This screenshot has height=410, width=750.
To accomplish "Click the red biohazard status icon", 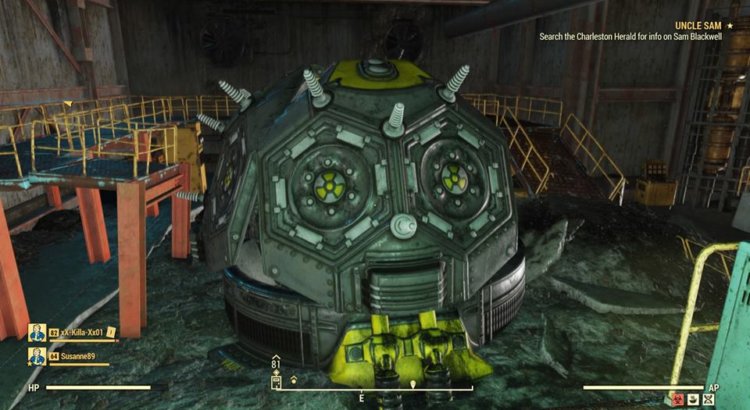I will pos(678,398).
